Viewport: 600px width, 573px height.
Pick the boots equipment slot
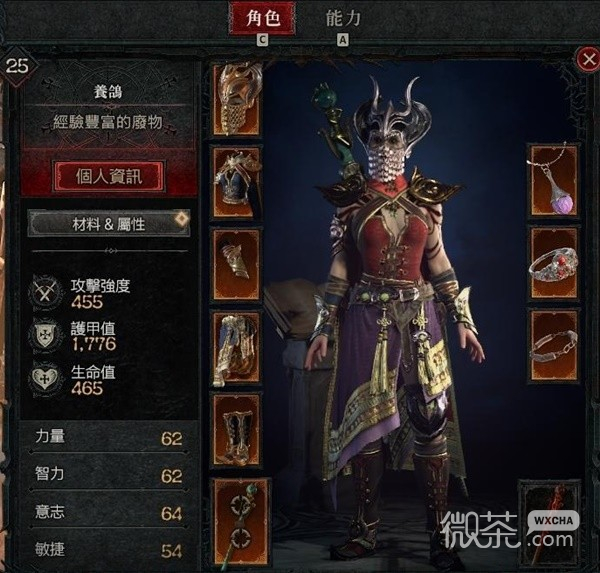237,430
